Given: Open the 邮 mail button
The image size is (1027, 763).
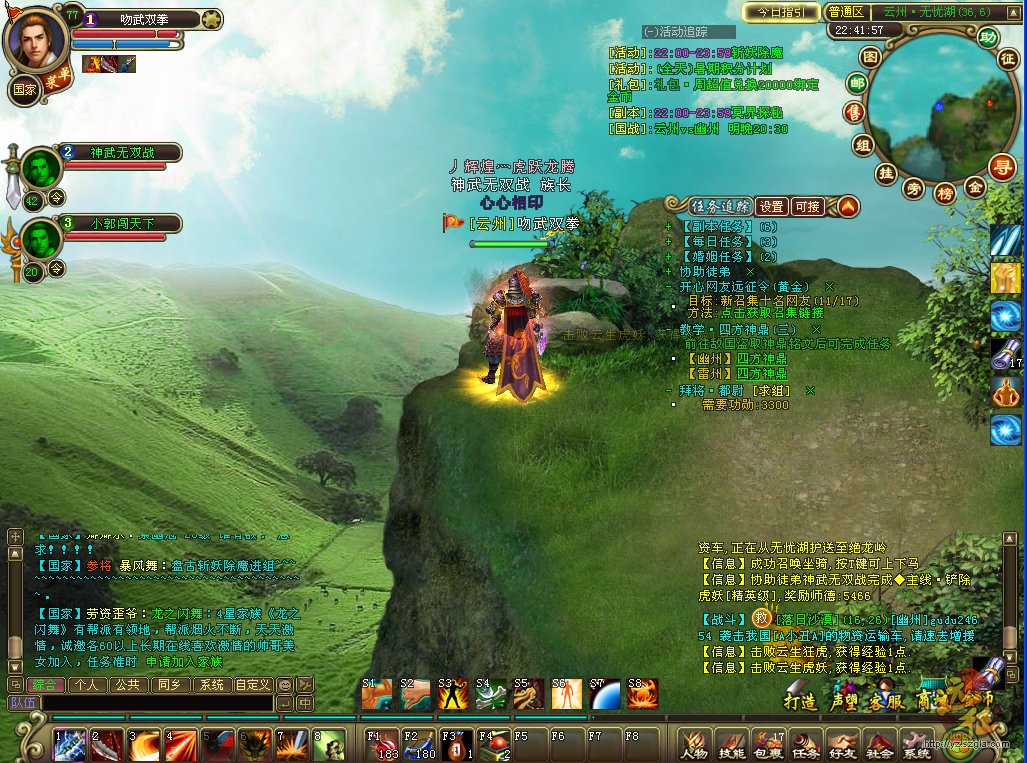Looking at the screenshot, I should pos(857,83).
